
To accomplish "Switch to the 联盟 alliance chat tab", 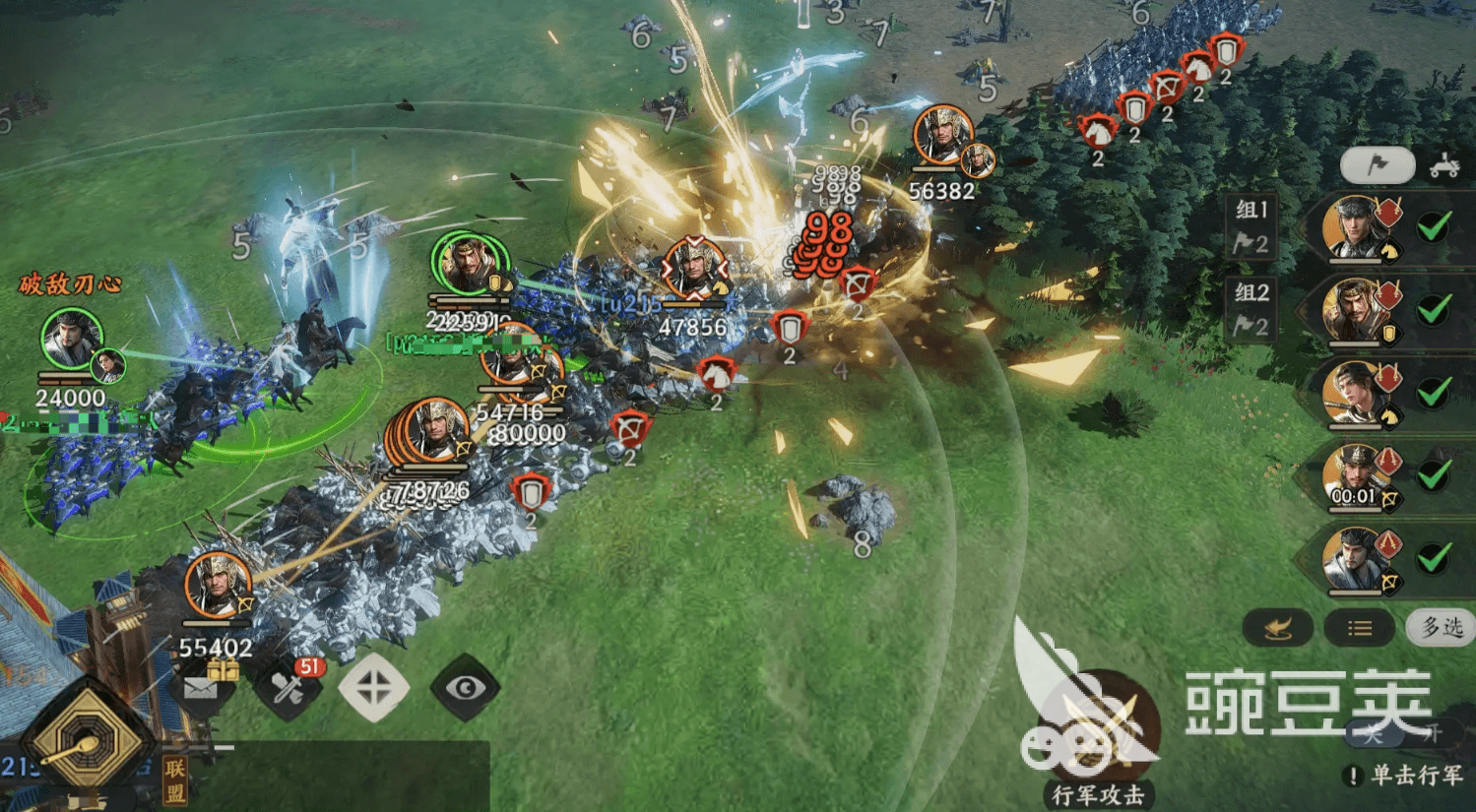I will (x=175, y=781).
